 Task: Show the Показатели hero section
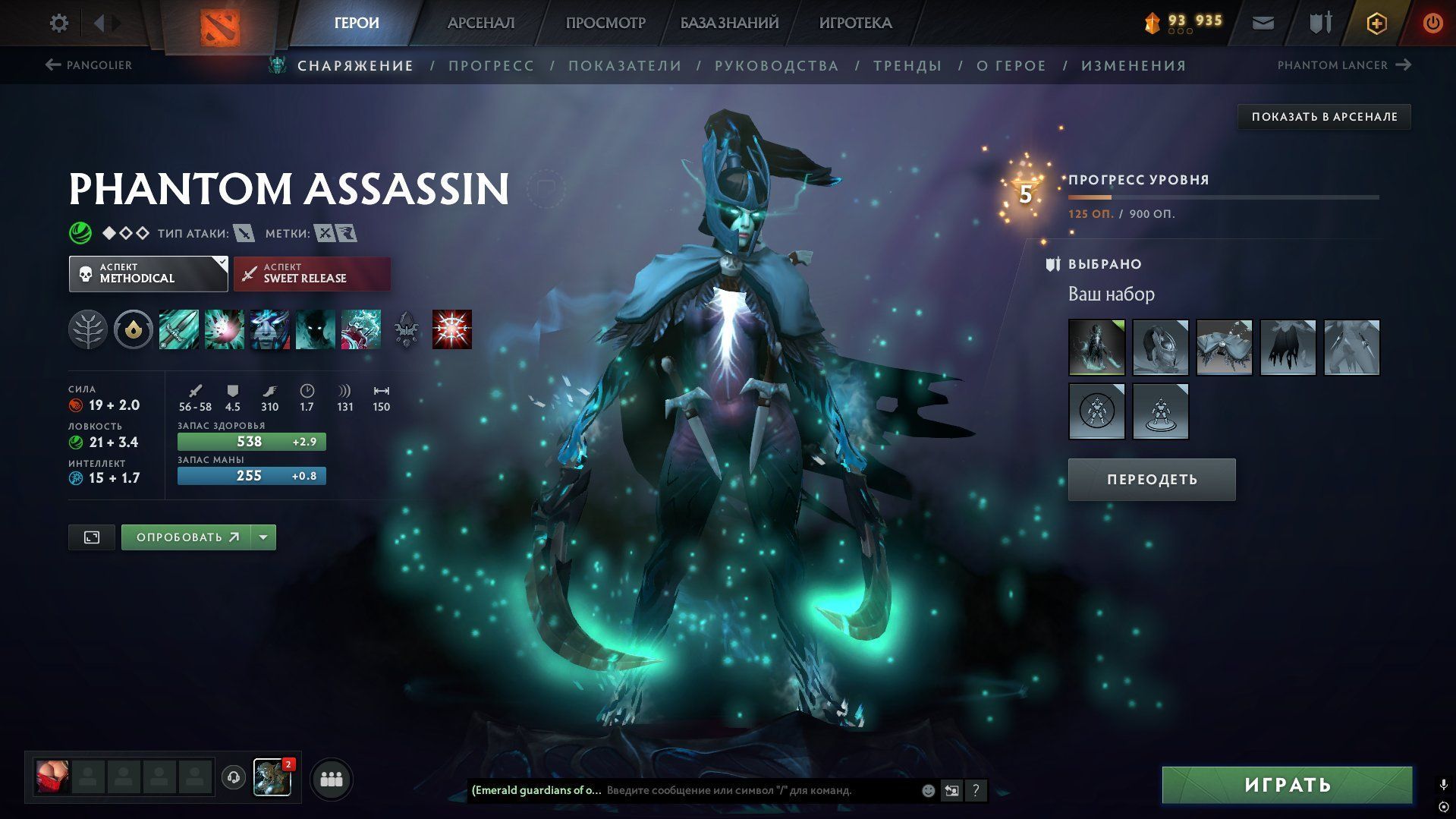(x=624, y=66)
